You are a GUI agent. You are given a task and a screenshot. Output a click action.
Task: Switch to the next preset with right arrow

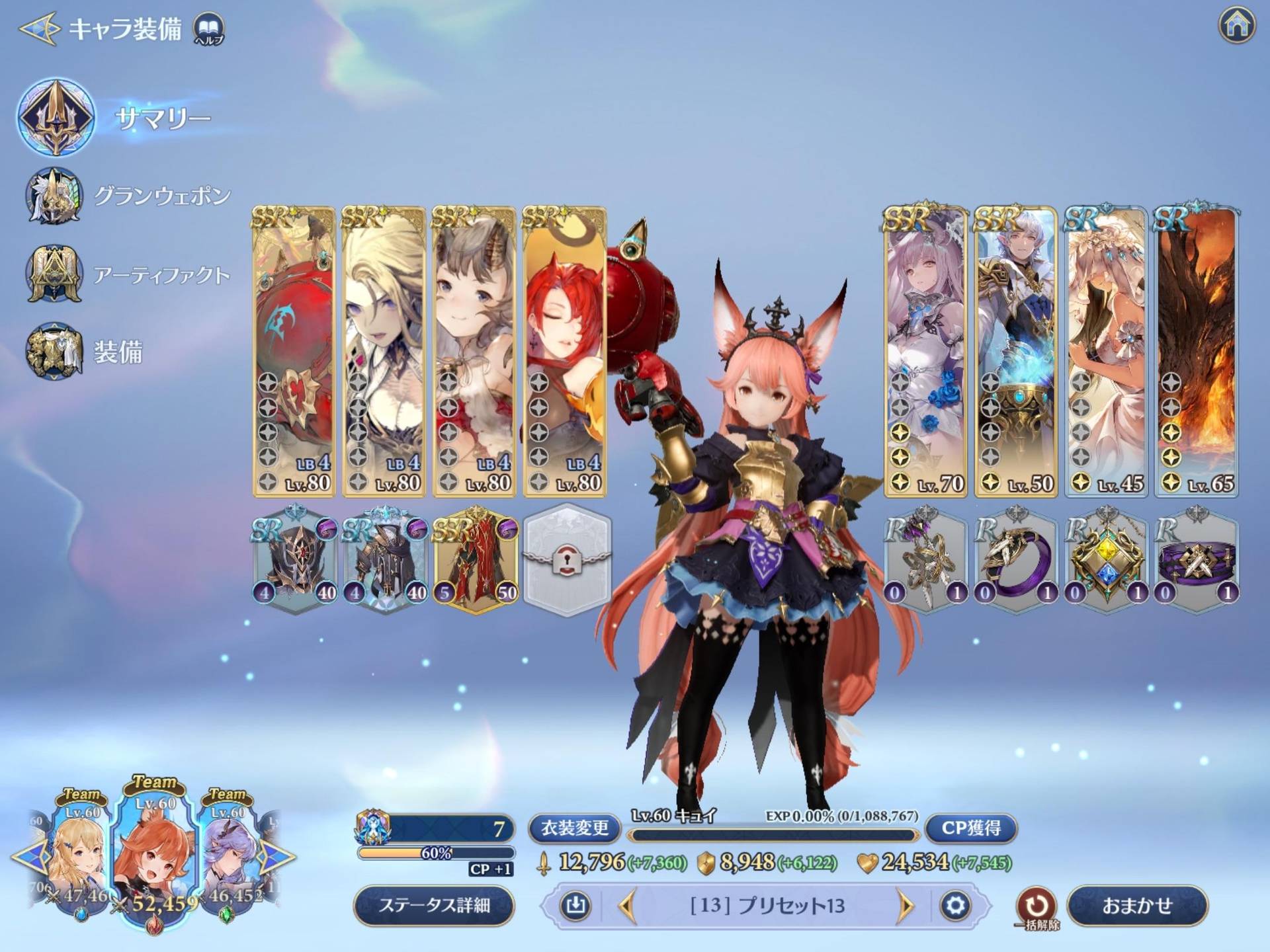coord(905,905)
